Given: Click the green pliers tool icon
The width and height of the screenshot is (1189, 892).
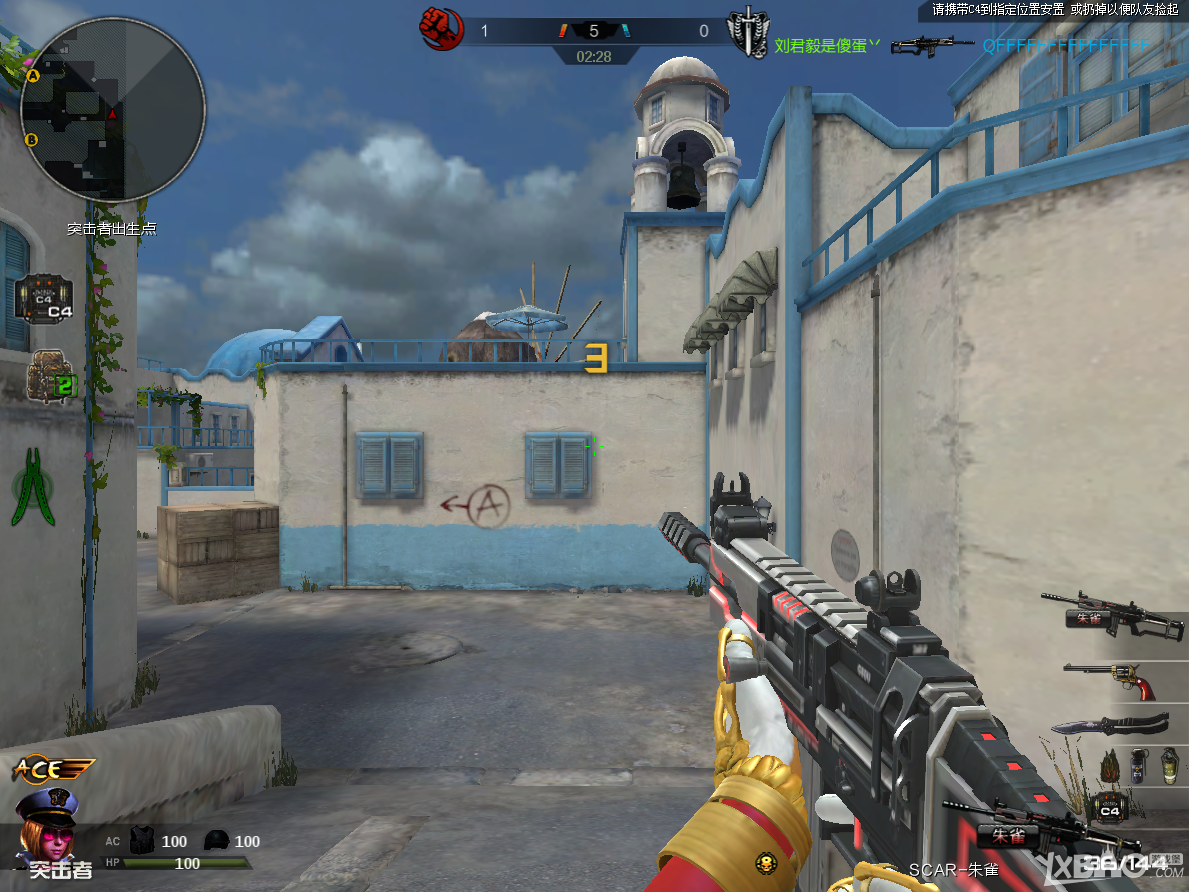Looking at the screenshot, I should pyautogui.click(x=34, y=486).
